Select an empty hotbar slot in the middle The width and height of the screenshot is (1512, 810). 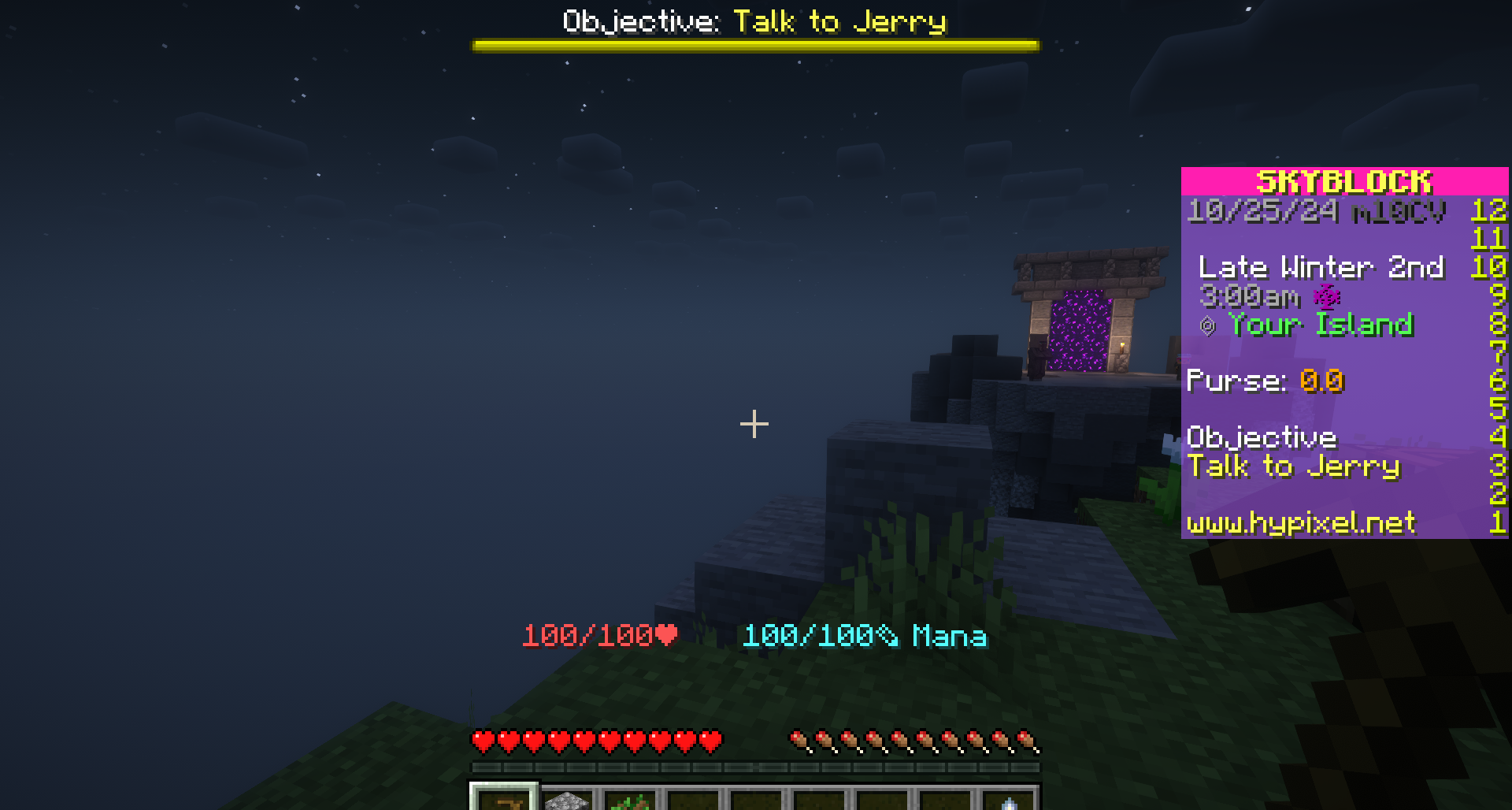pos(756,802)
